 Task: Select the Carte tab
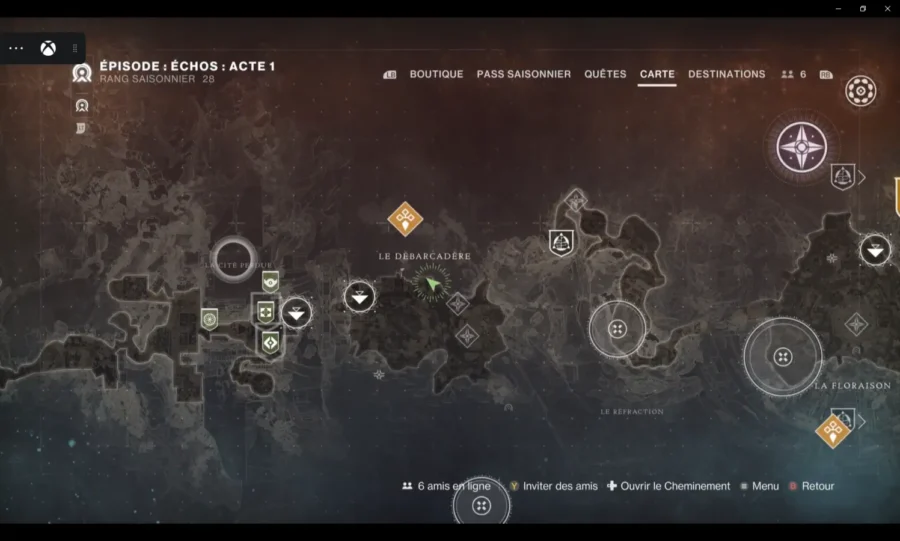pyautogui.click(x=657, y=74)
